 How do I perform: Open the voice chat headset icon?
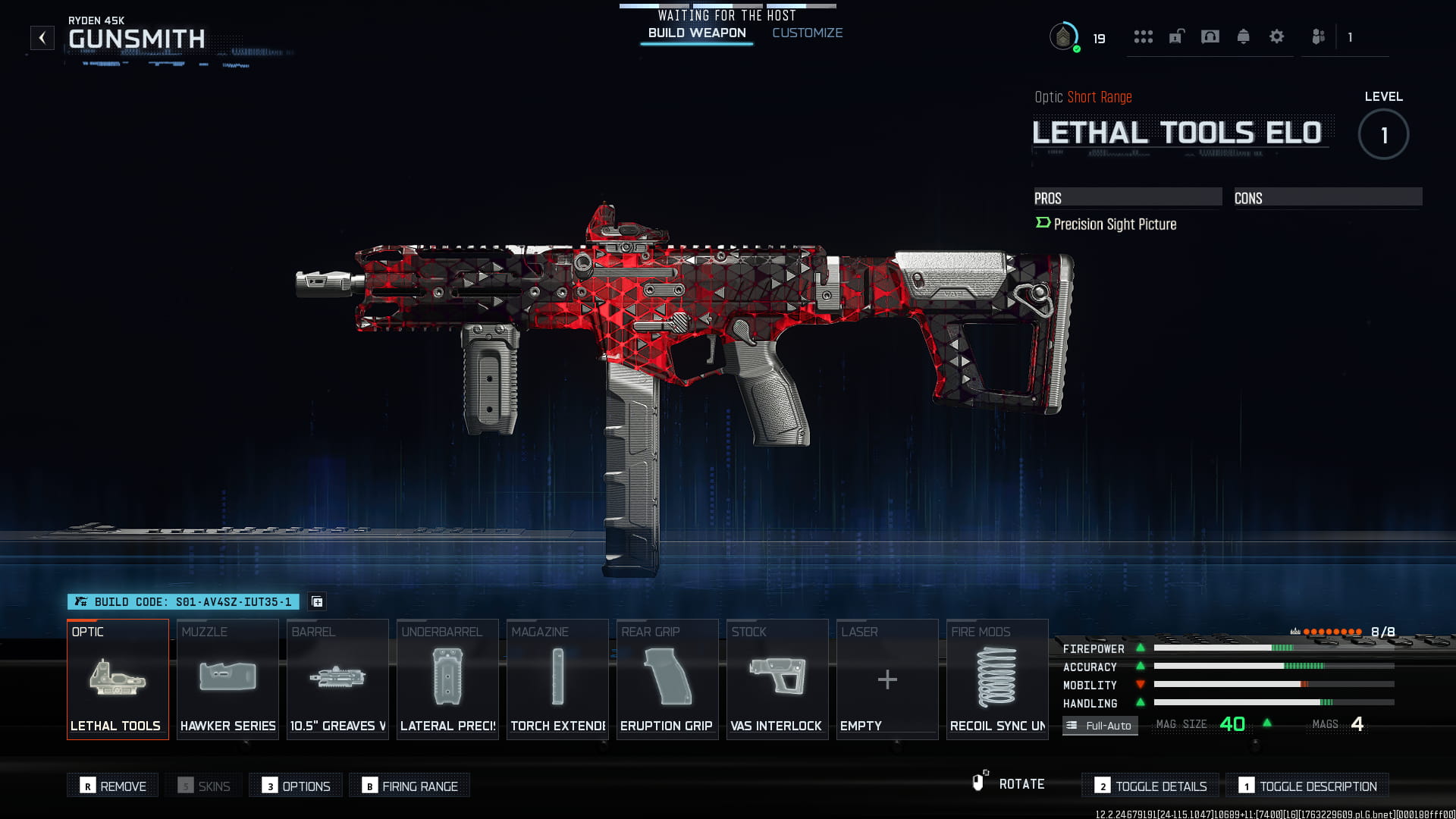[1210, 36]
